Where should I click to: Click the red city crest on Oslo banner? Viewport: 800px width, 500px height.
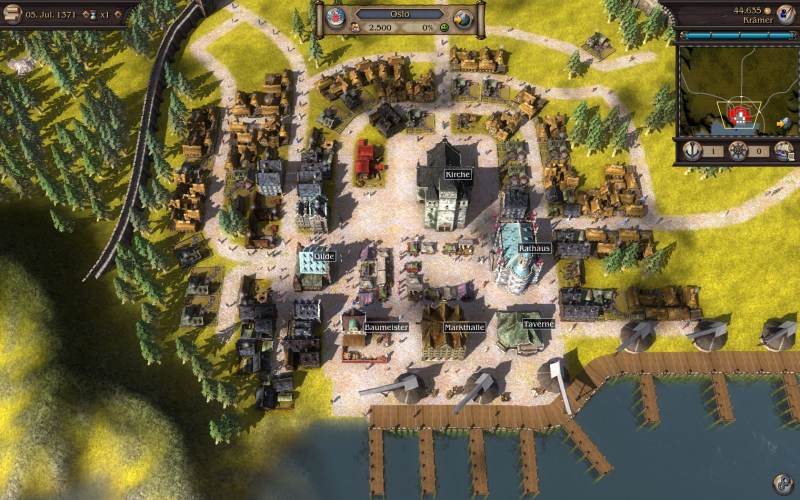point(337,16)
